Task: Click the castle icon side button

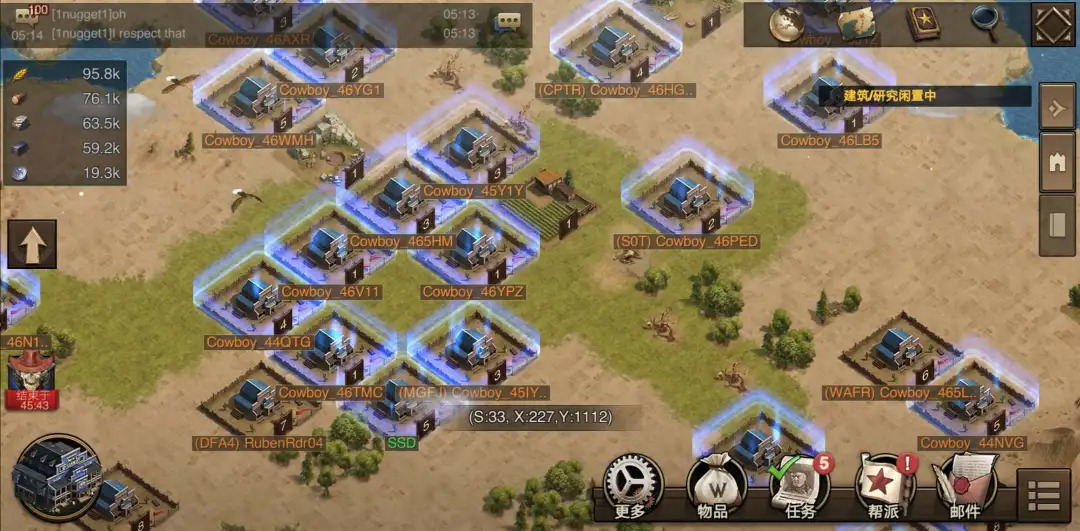Action: coord(1057,164)
